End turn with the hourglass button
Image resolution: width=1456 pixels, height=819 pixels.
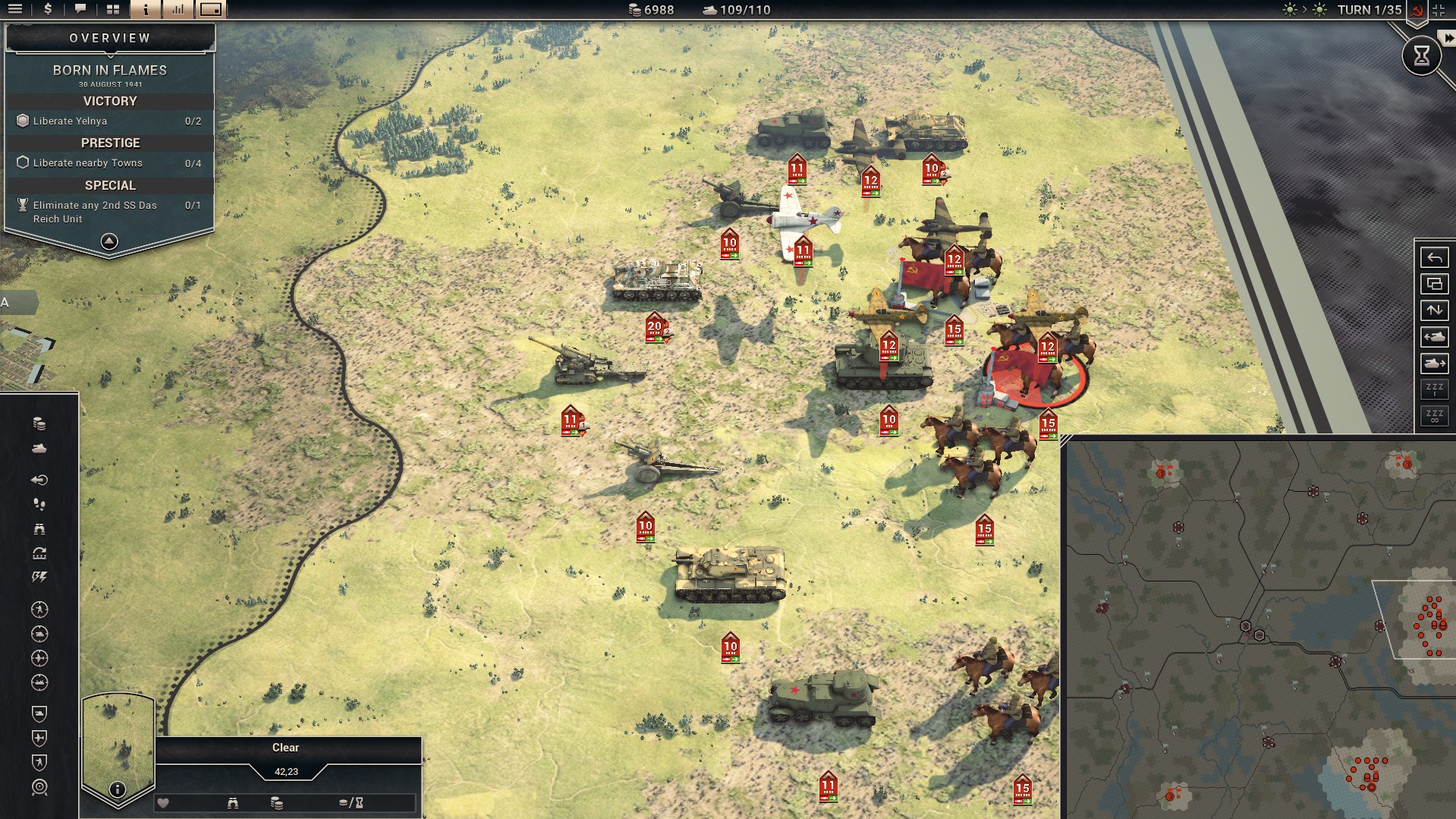[x=1421, y=55]
